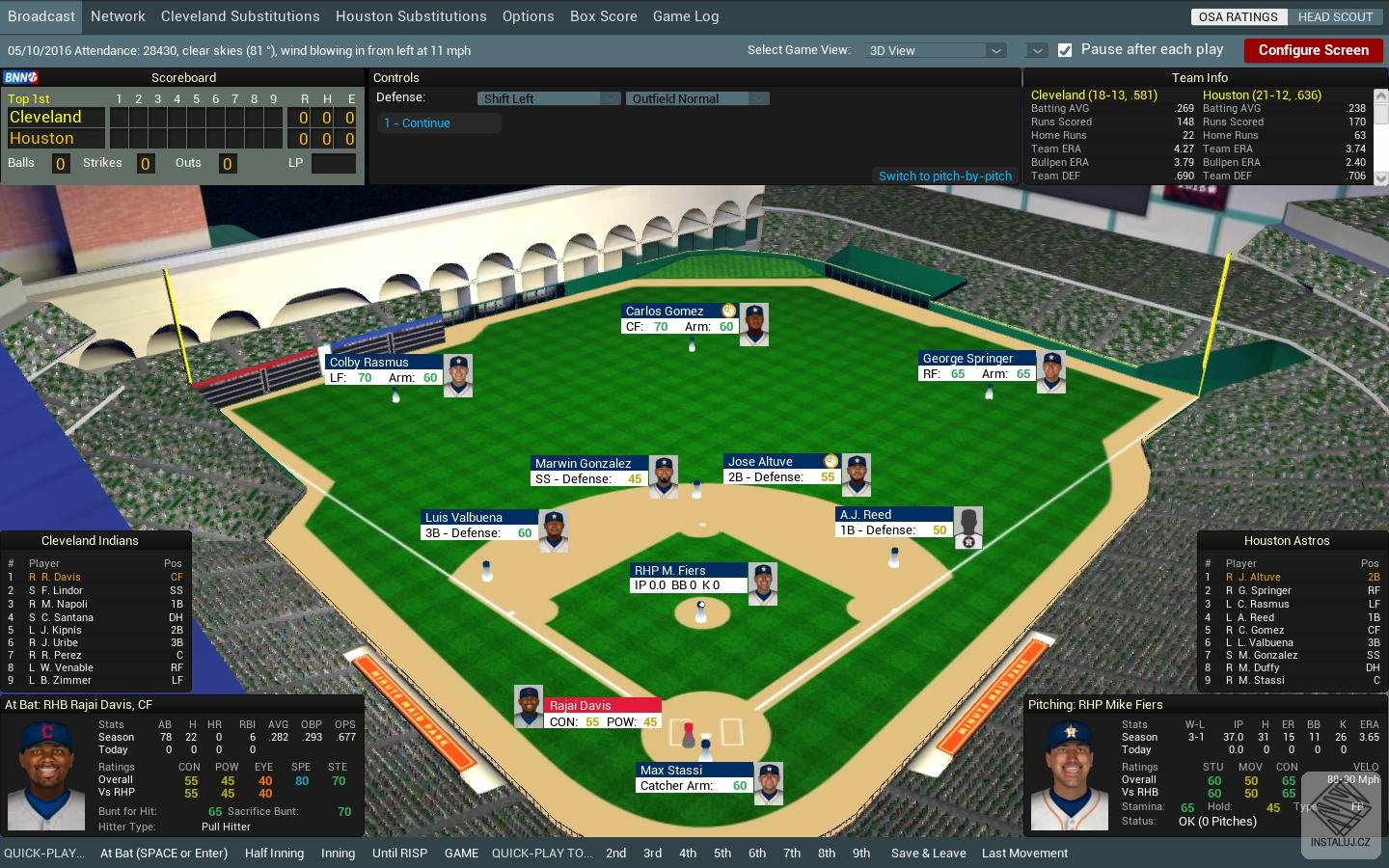Image resolution: width=1389 pixels, height=868 pixels.
Task: Open the Box Score menu
Action: pos(603,15)
